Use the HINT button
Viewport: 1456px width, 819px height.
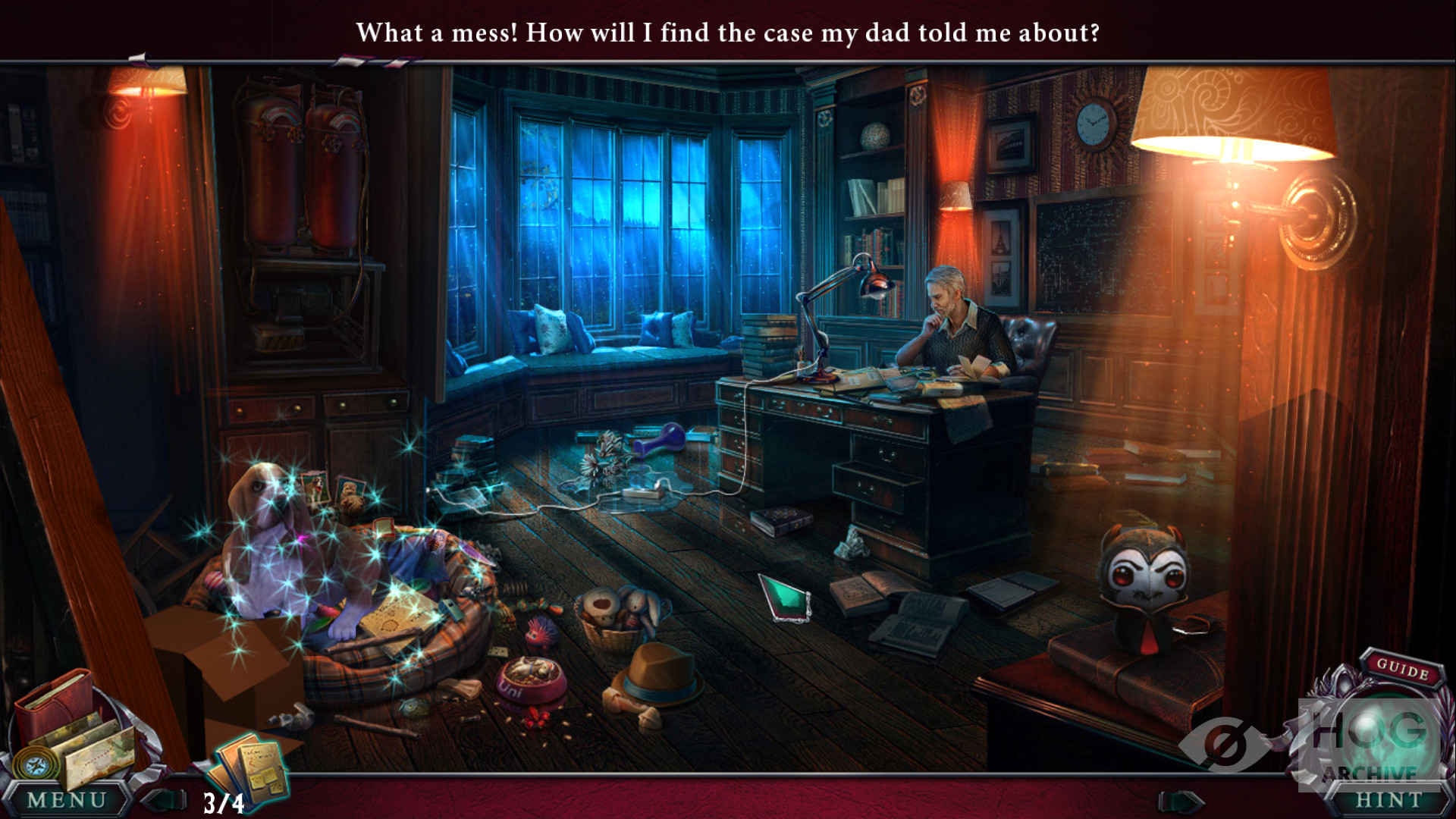click(1389, 800)
